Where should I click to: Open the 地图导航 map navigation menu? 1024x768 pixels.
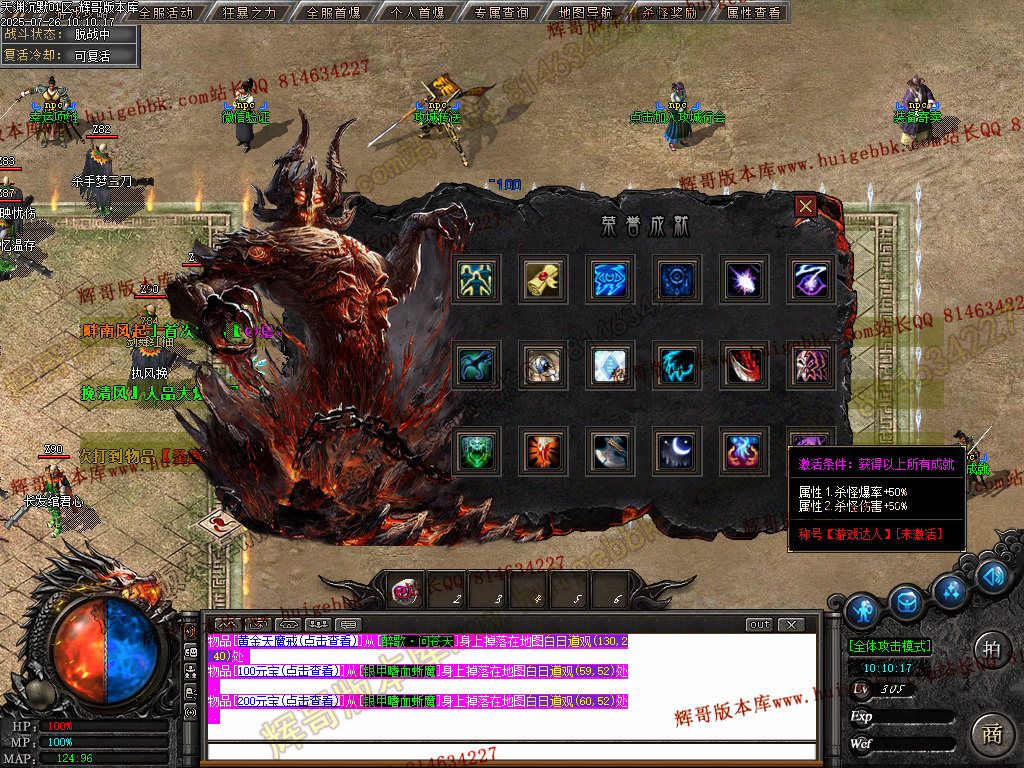coord(586,13)
